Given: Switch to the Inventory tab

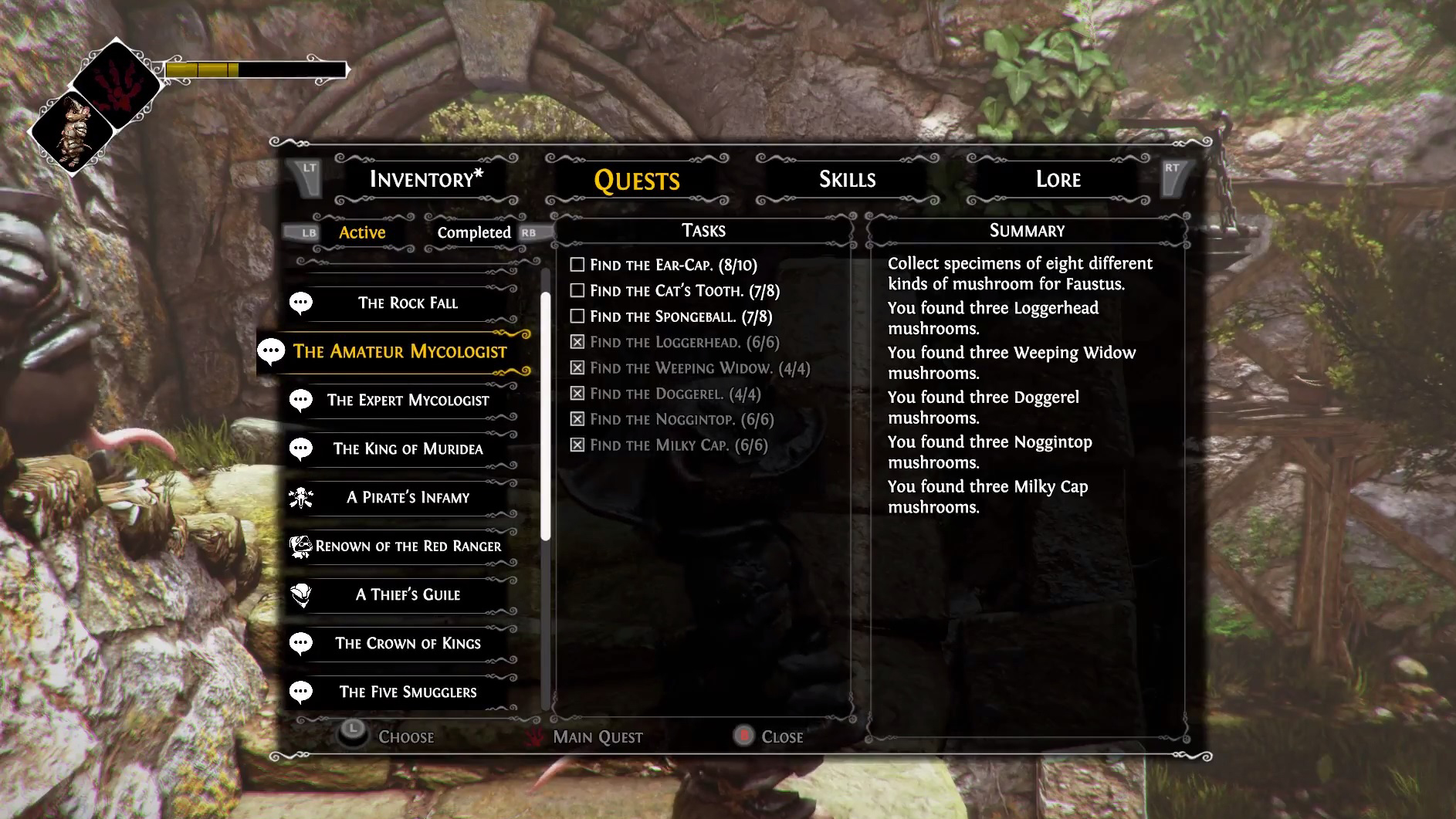Looking at the screenshot, I should (425, 179).
